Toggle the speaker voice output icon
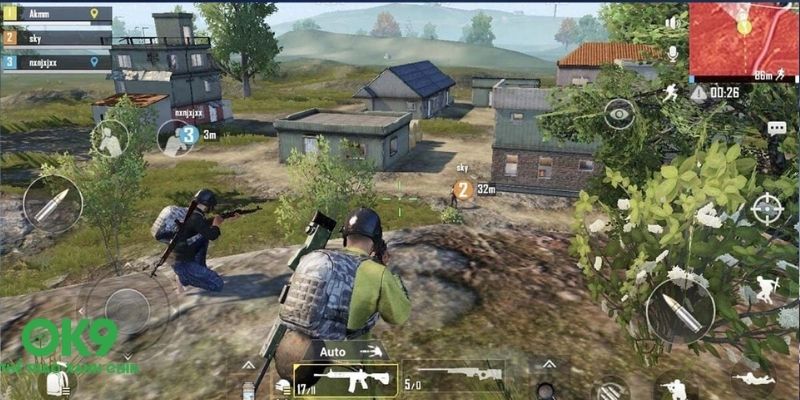 (x=672, y=22)
